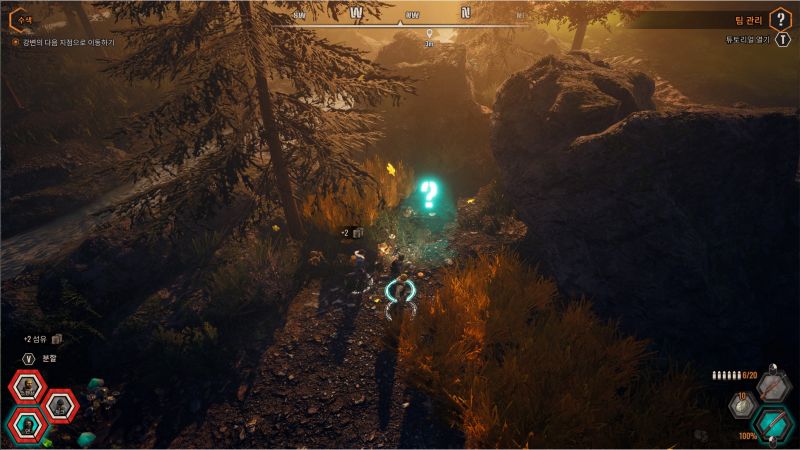Screen dimensions: 800x450
Task: Select the throwable rock item slot
Action: point(742,405)
